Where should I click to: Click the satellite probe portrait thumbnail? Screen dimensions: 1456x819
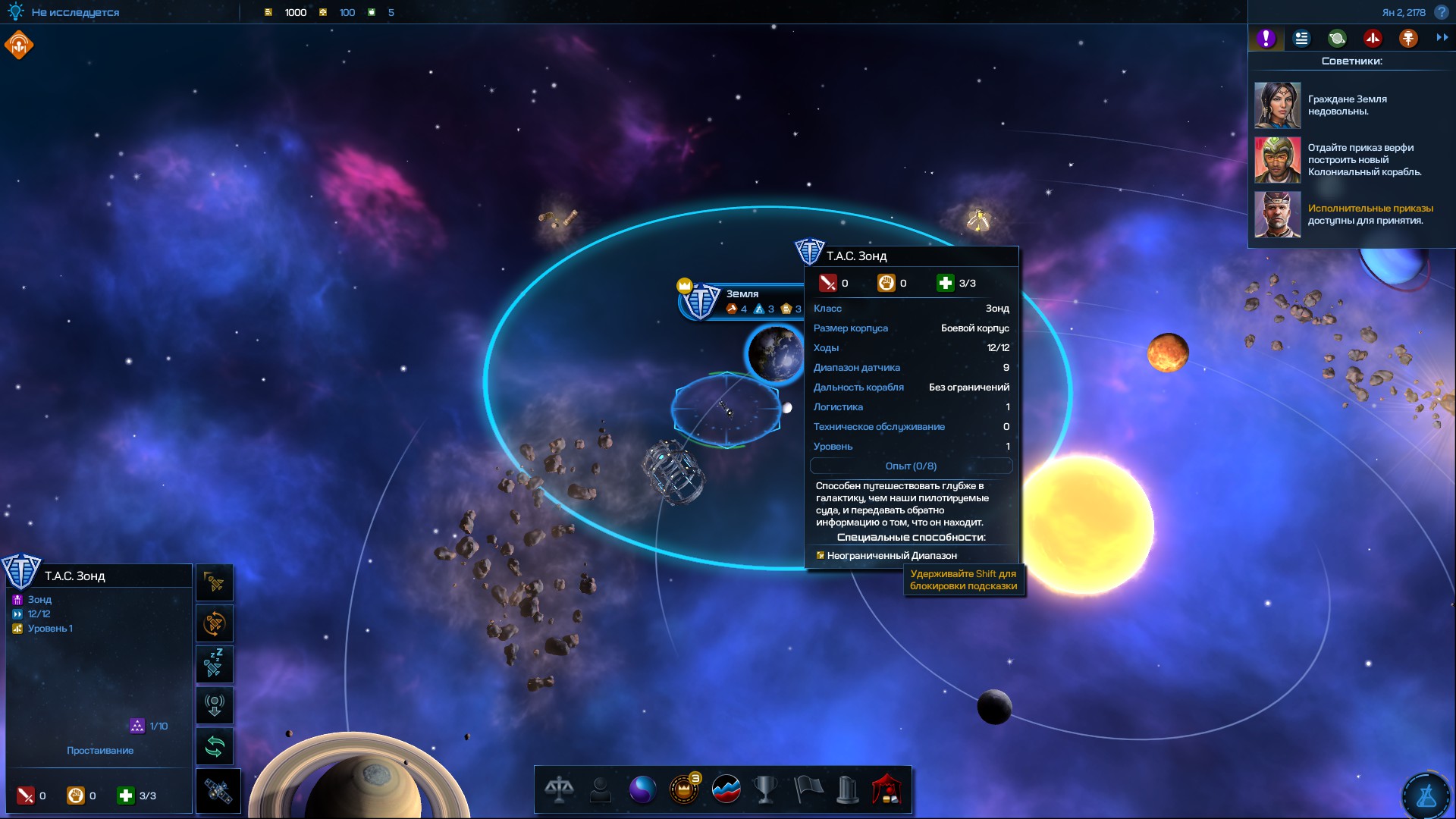(x=218, y=792)
